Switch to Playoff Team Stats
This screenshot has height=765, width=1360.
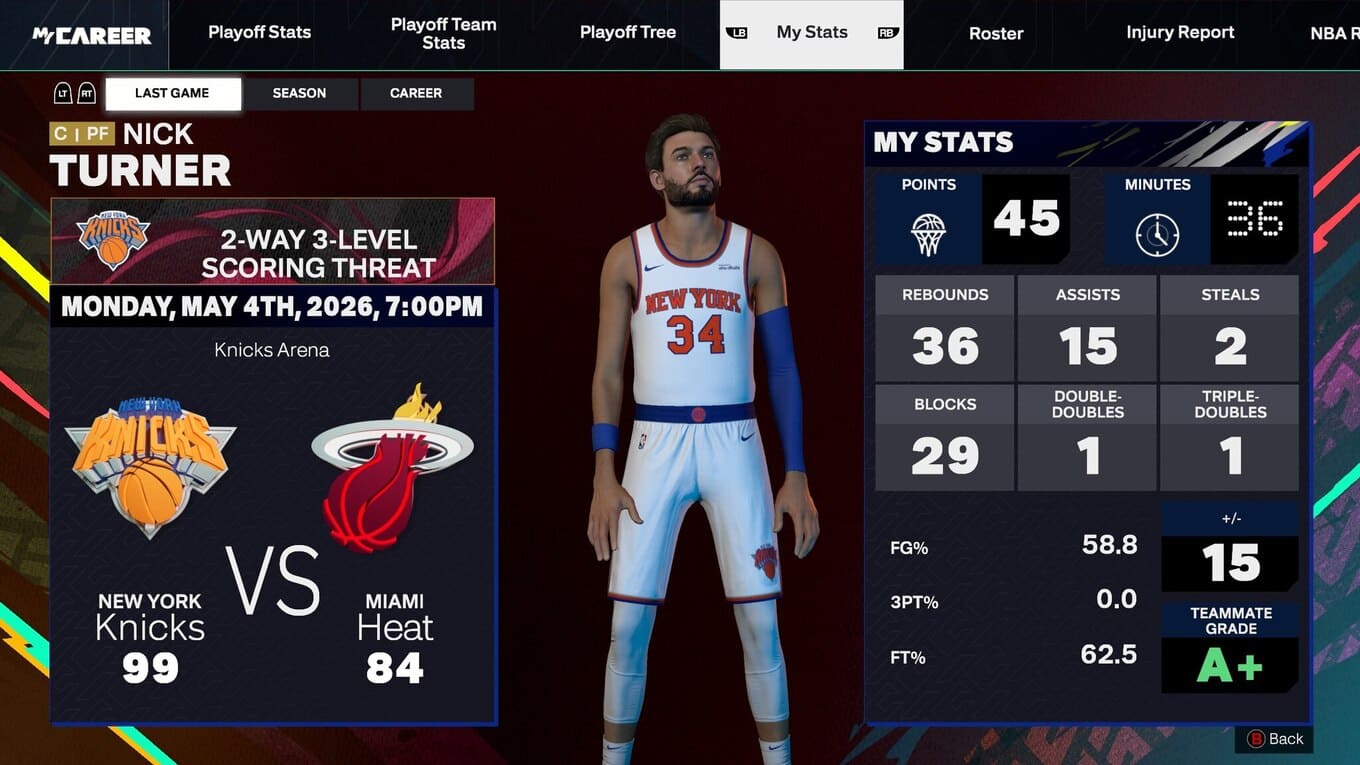(443, 33)
